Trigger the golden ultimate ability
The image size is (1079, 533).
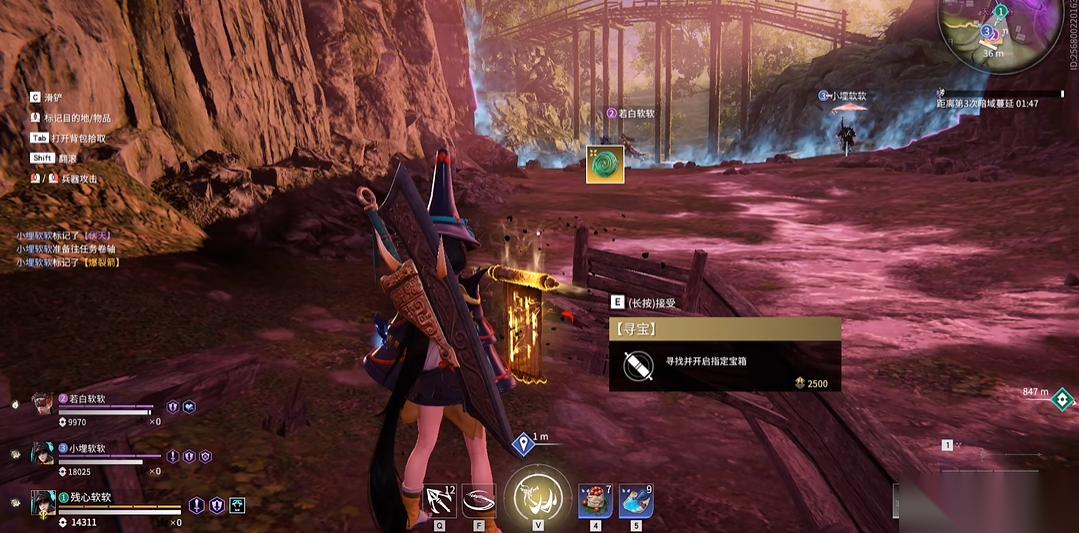(x=537, y=495)
